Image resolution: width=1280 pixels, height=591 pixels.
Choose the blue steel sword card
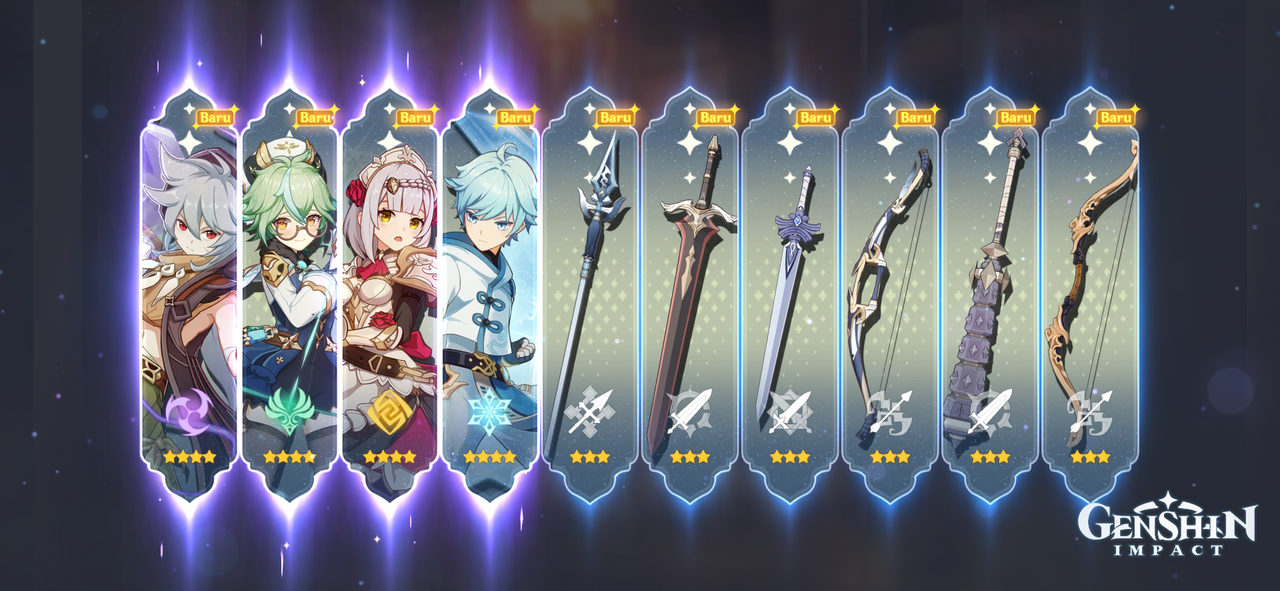(x=790, y=300)
